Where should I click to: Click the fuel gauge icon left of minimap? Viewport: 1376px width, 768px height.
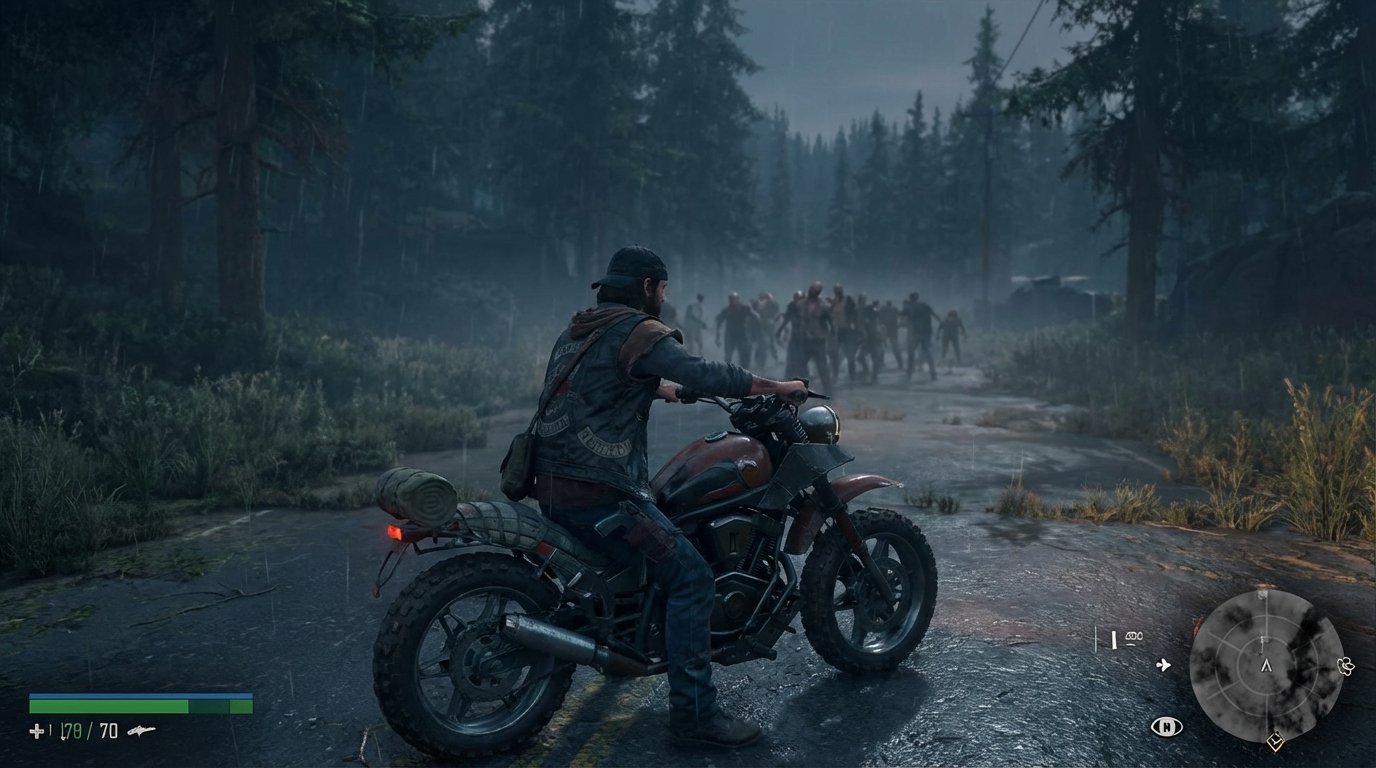[x=1114, y=639]
